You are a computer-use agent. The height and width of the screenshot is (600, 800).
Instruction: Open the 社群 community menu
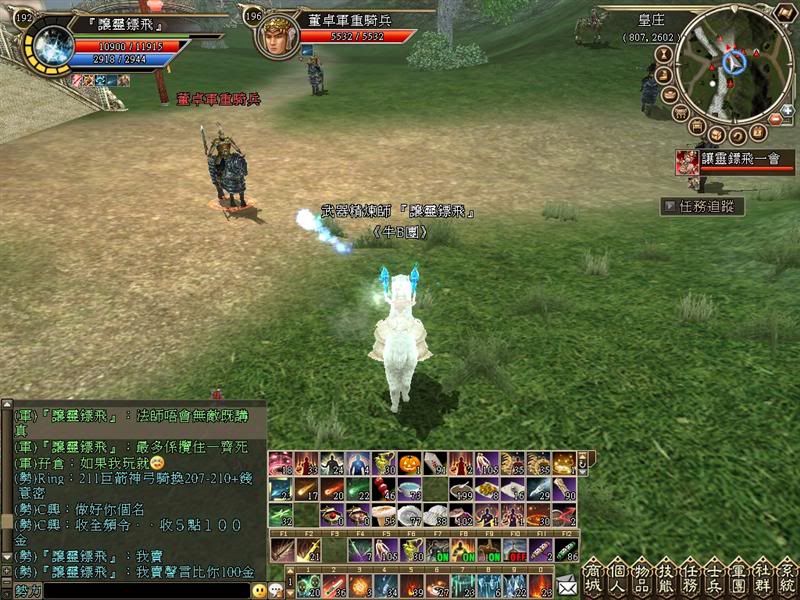(x=763, y=577)
